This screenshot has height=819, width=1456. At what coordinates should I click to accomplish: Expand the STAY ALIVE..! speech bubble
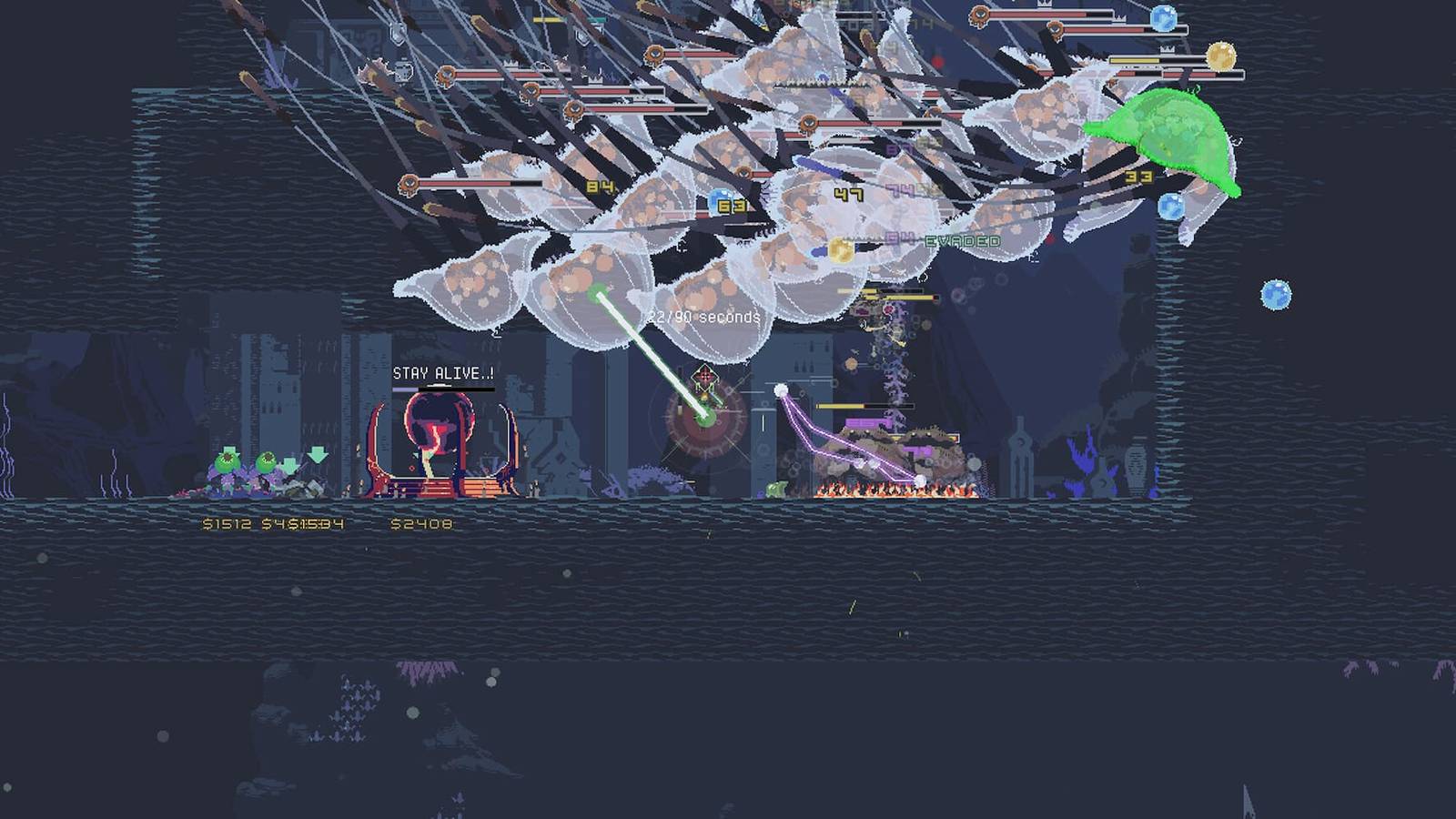click(443, 371)
